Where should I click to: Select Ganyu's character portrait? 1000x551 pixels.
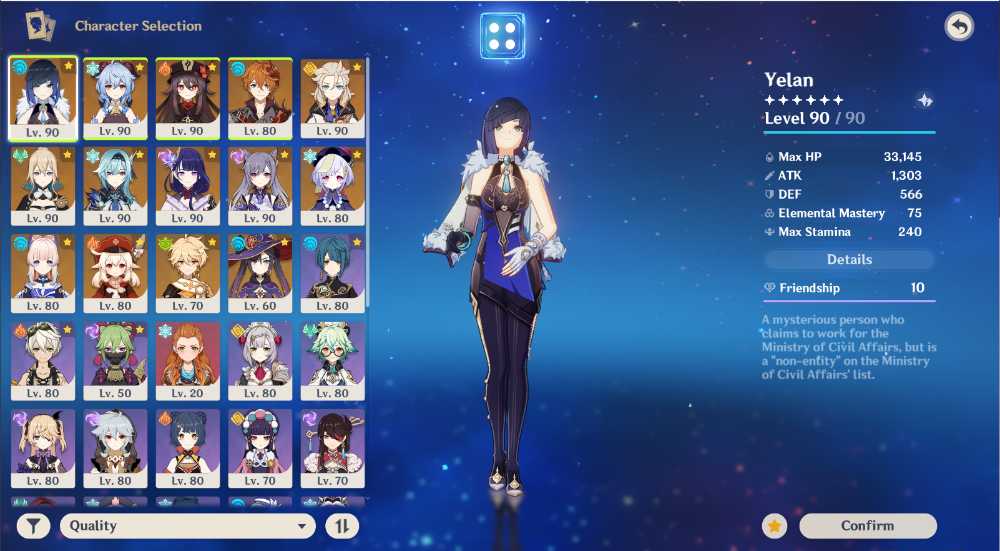coord(115,97)
